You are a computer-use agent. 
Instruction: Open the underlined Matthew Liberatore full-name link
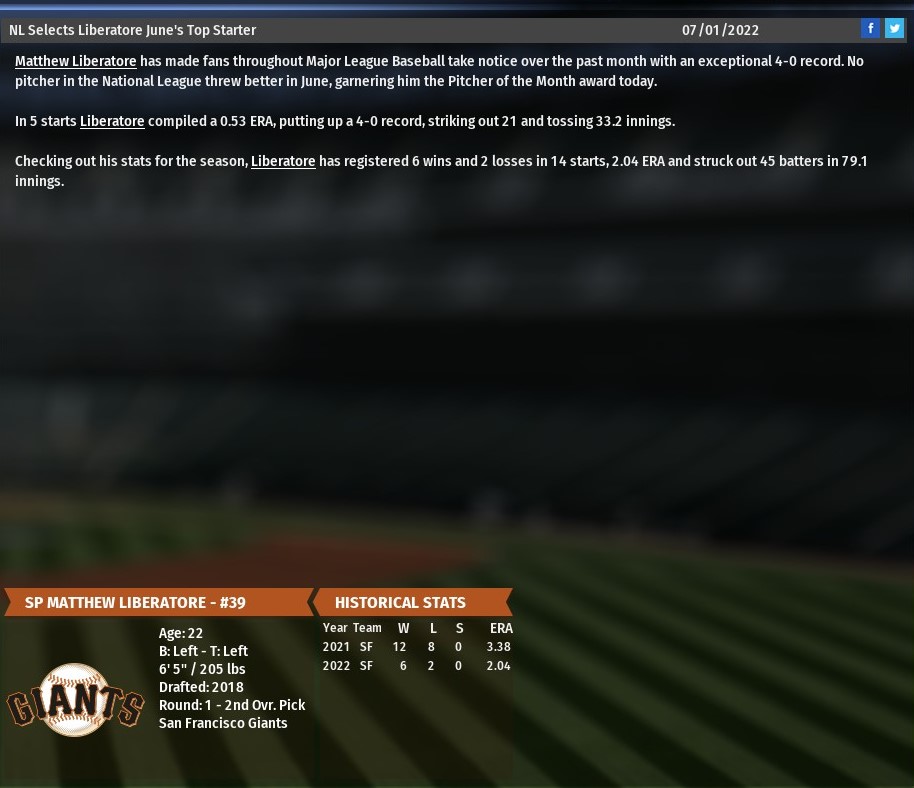pos(76,61)
